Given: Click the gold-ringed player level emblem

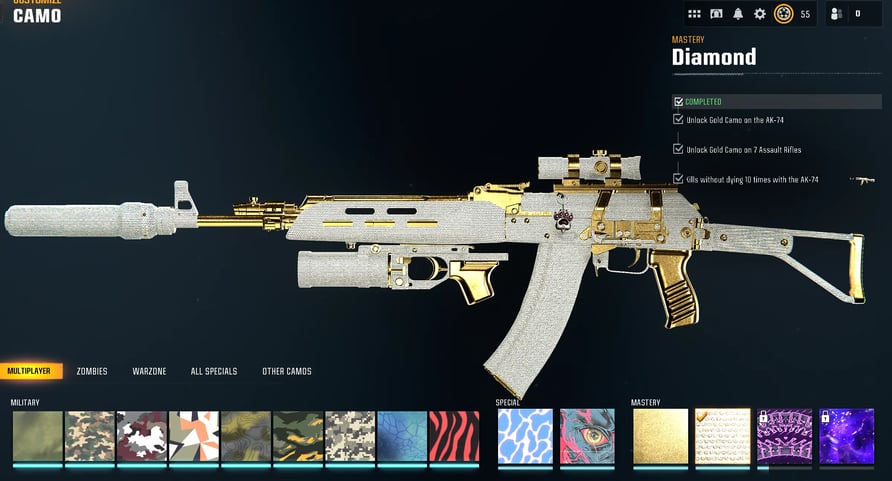Looking at the screenshot, I should pyautogui.click(x=784, y=14).
